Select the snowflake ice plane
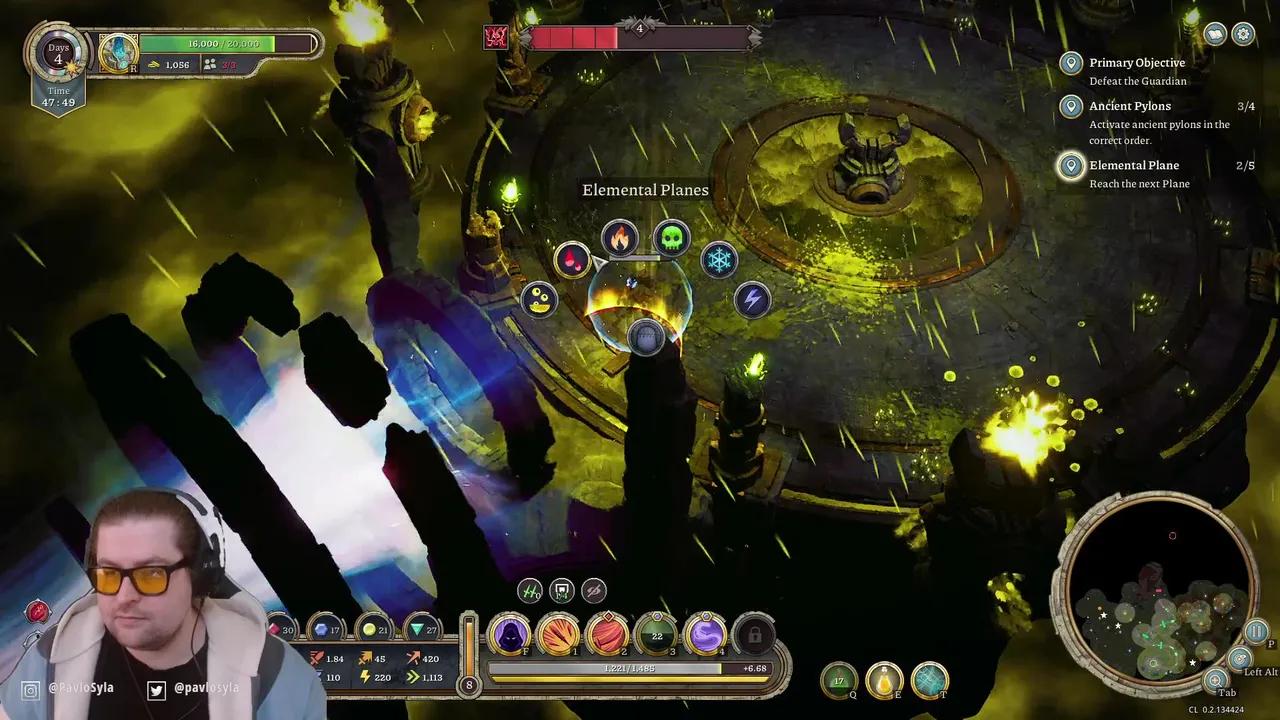The image size is (1280, 720). [718, 261]
